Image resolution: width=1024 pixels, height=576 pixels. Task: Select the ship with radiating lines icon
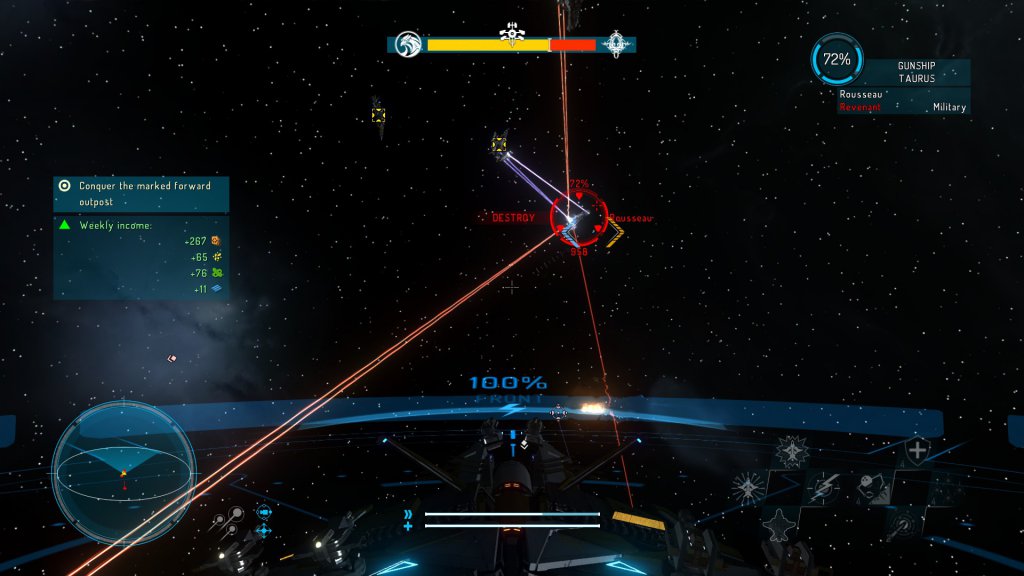(x=747, y=488)
